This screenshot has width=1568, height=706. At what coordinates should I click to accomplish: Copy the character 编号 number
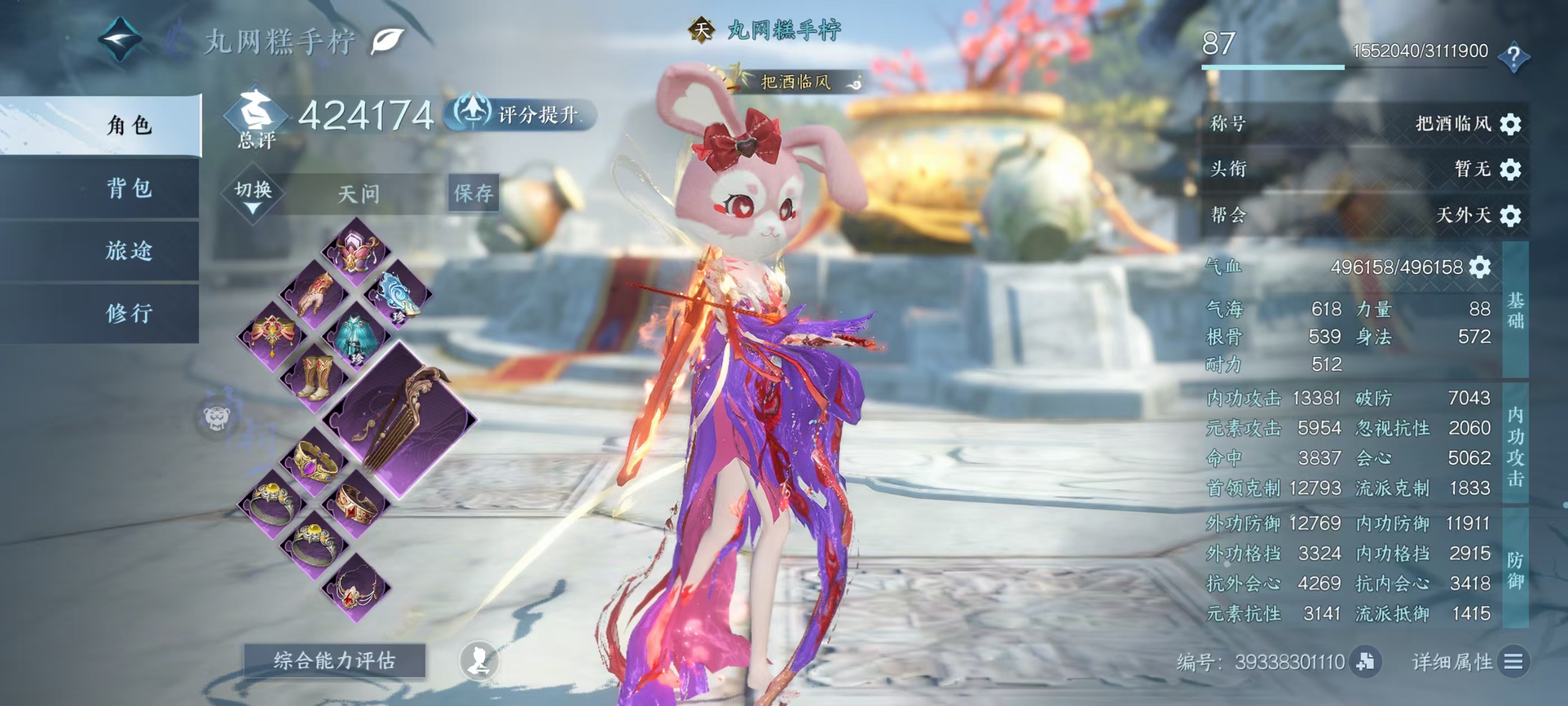pos(1365,662)
